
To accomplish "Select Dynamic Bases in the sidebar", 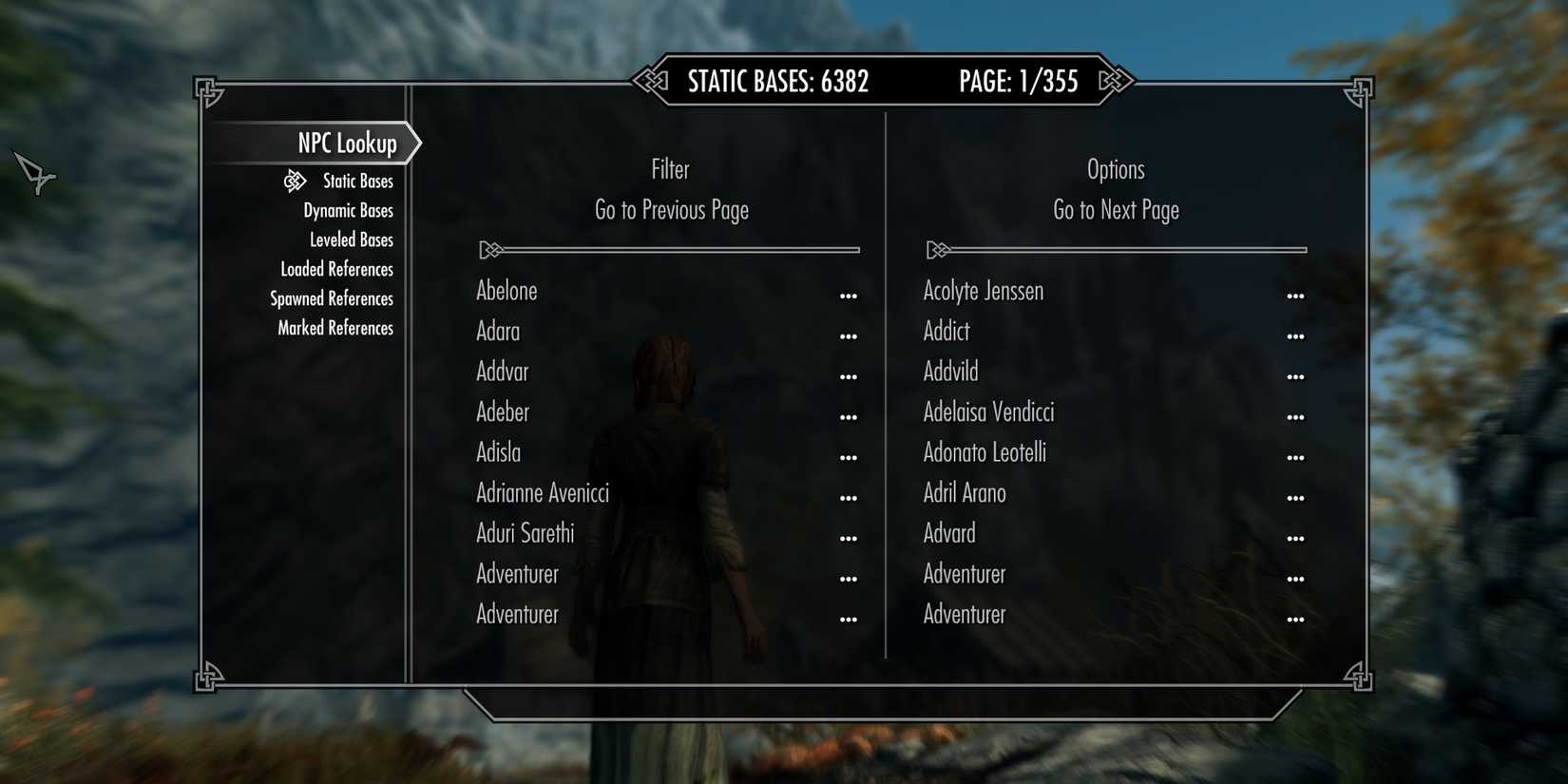I will point(348,210).
